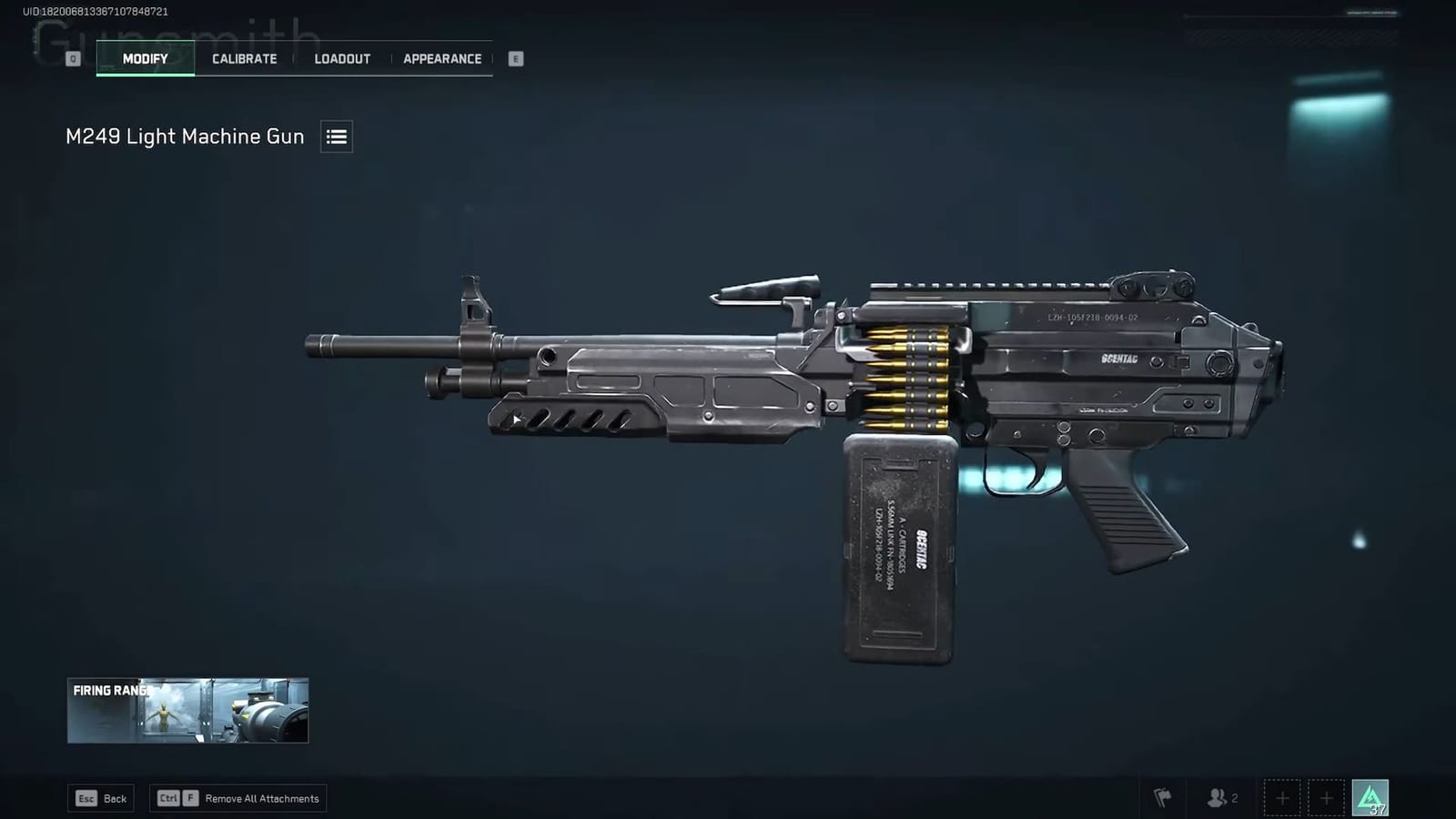The width and height of the screenshot is (1456, 819).
Task: Click the E tab-switch key icon
Action: 515,57
